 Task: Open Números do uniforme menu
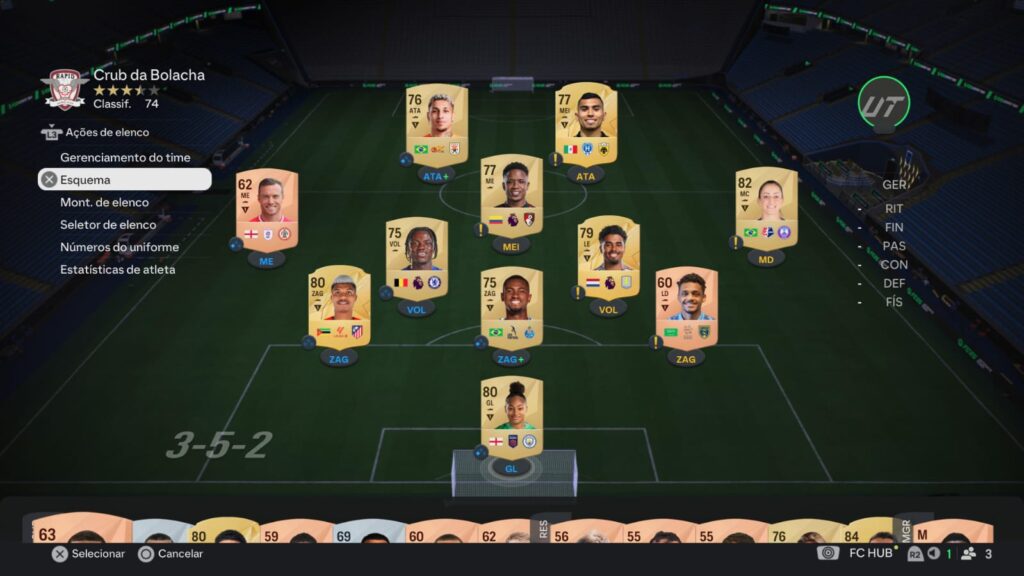pos(119,247)
